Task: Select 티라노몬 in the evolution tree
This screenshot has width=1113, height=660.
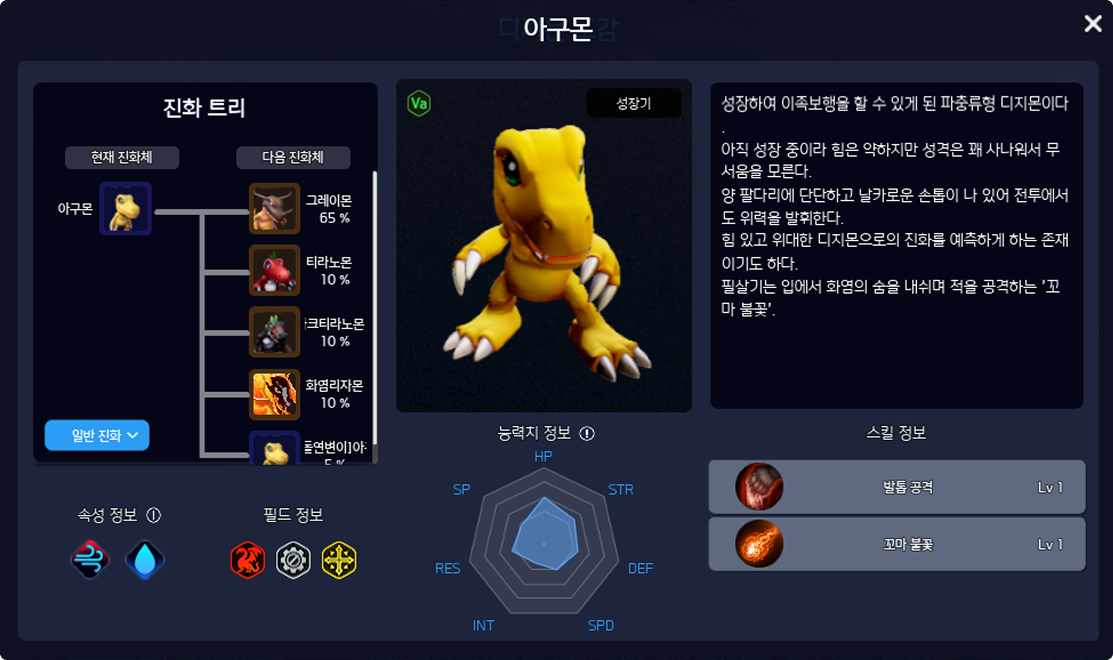Action: pos(274,270)
